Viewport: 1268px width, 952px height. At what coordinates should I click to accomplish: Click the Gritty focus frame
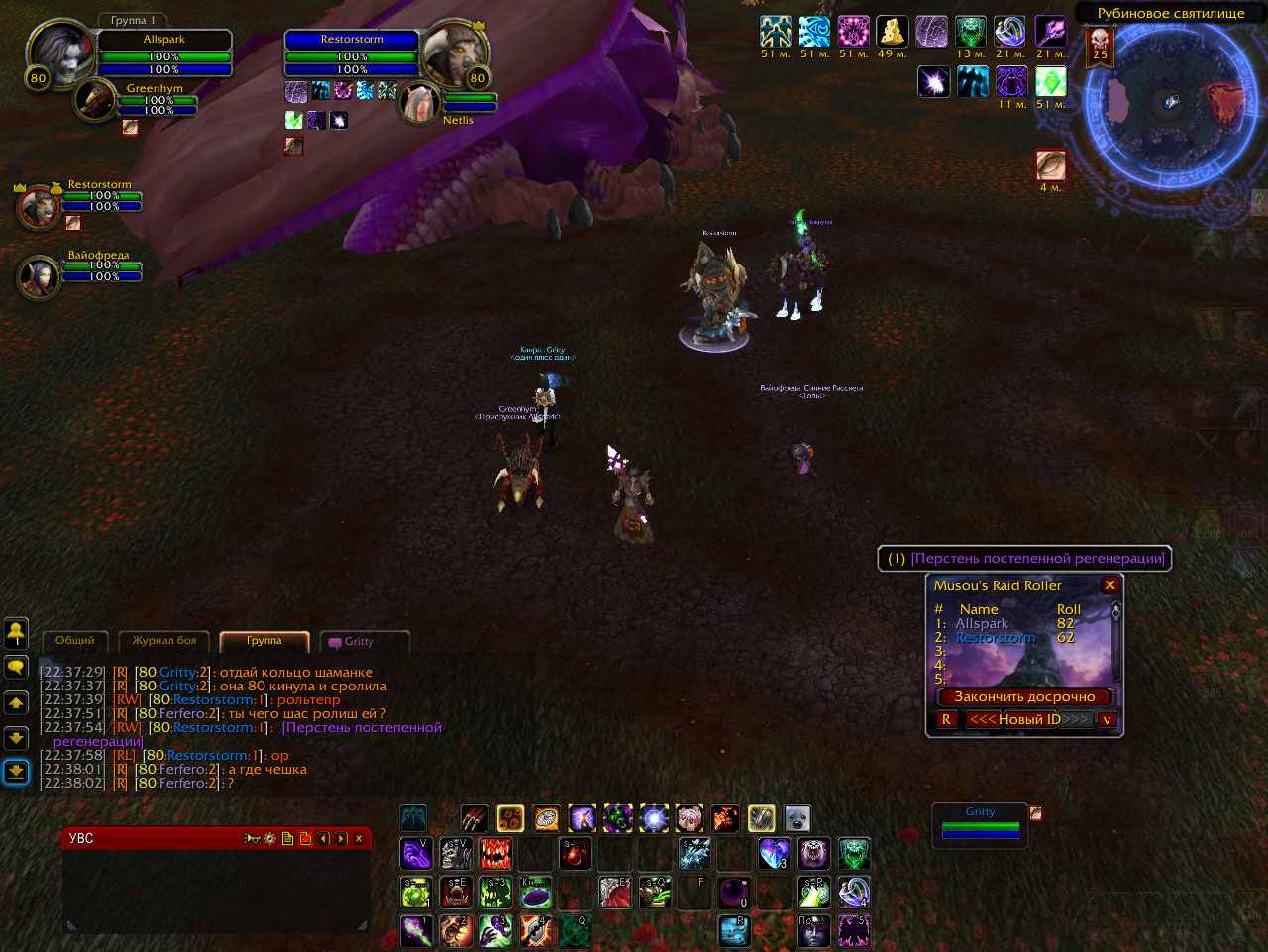tap(980, 825)
